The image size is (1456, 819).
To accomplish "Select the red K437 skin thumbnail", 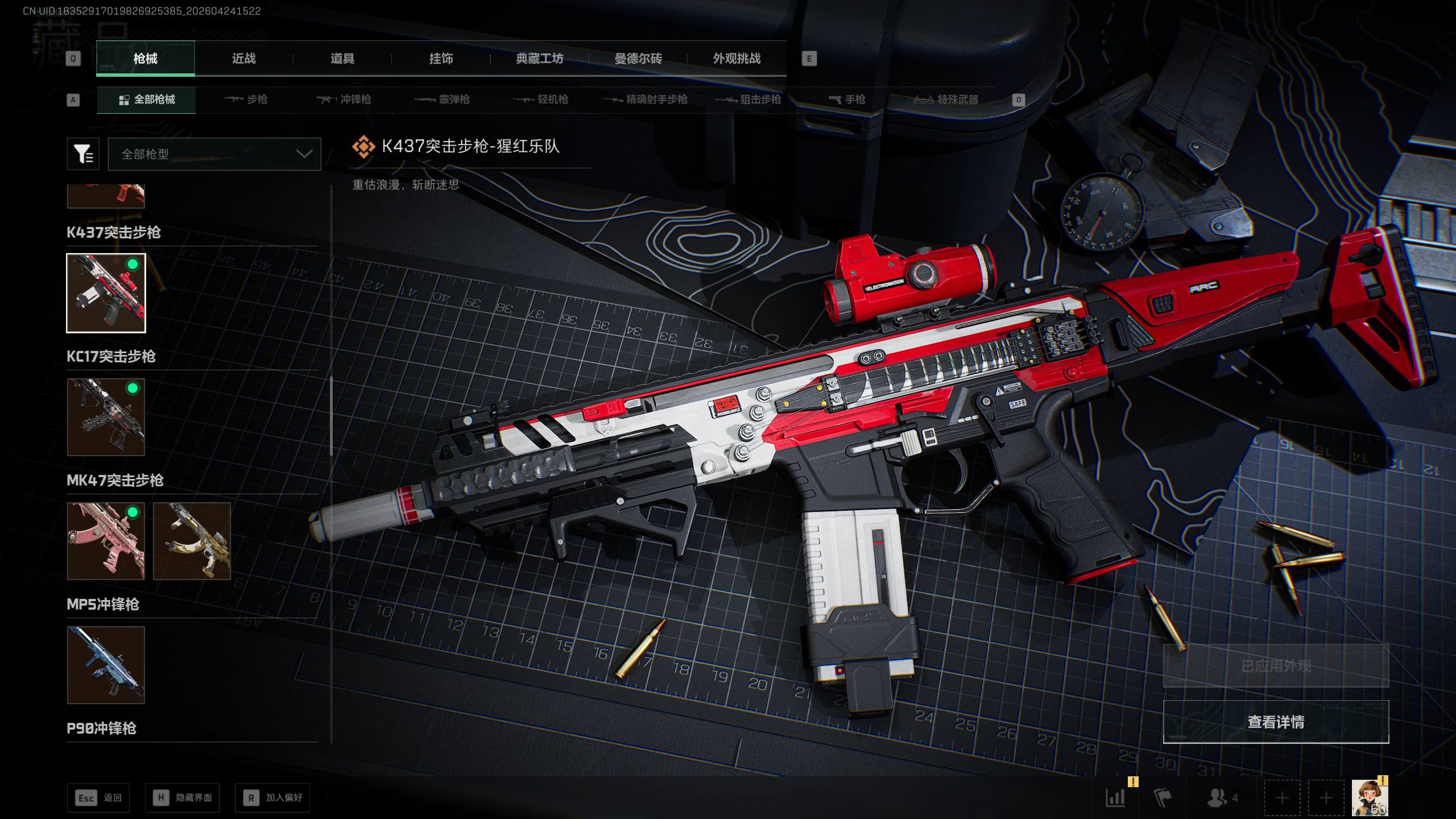I will pyautogui.click(x=106, y=293).
